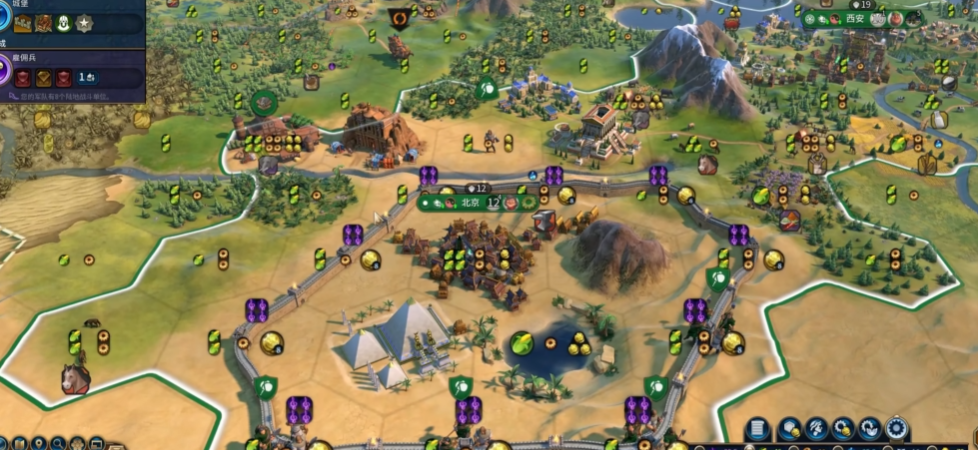Open the change production gear button
The height and width of the screenshot is (450, 978).
pos(897,430)
